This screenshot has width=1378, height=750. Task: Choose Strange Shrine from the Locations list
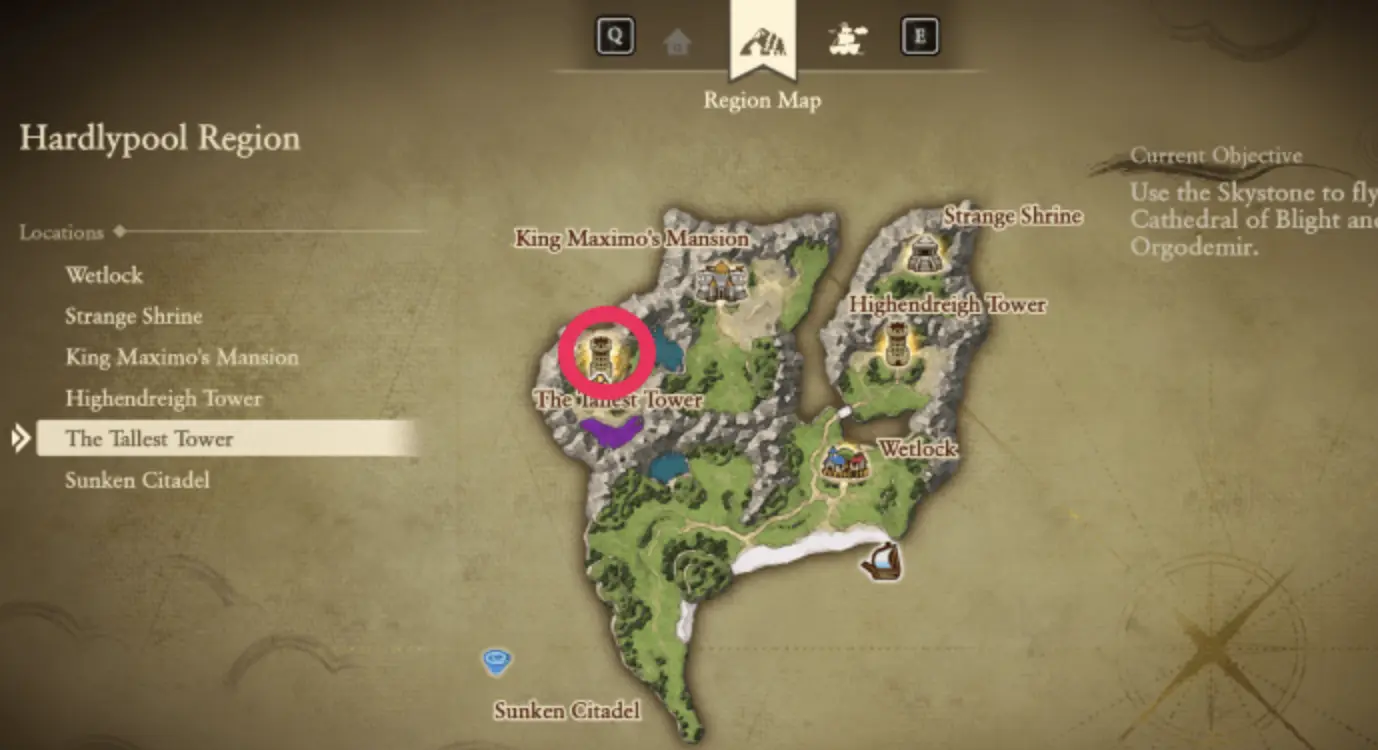[x=134, y=316]
